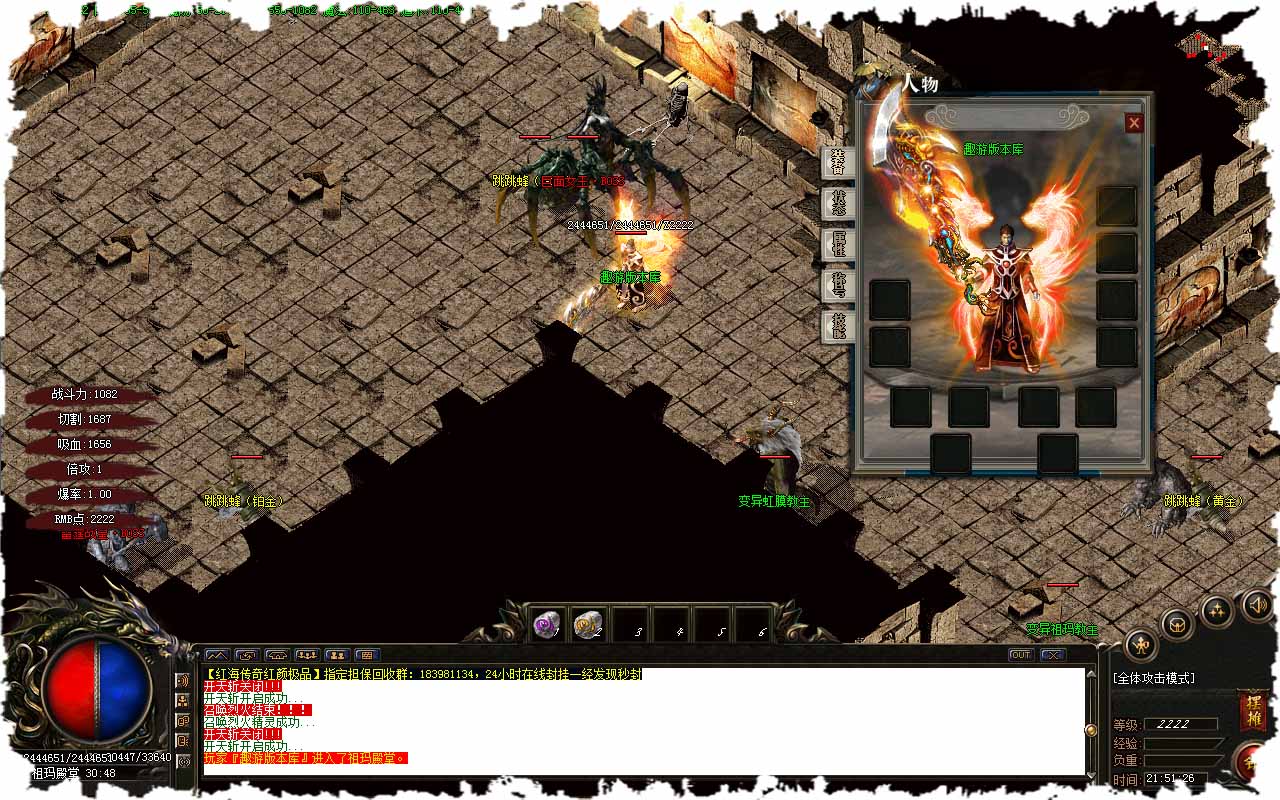
Task: Switch to the 装备 (Equipment) tab
Action: tap(837, 161)
